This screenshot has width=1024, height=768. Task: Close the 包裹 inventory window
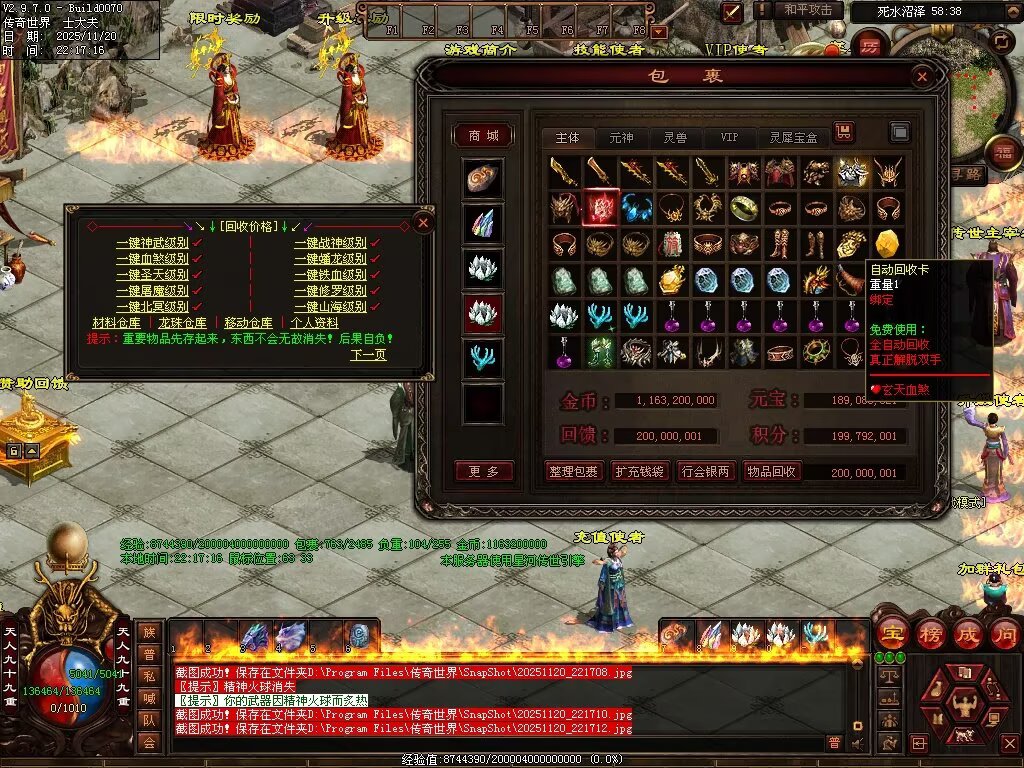click(922, 76)
